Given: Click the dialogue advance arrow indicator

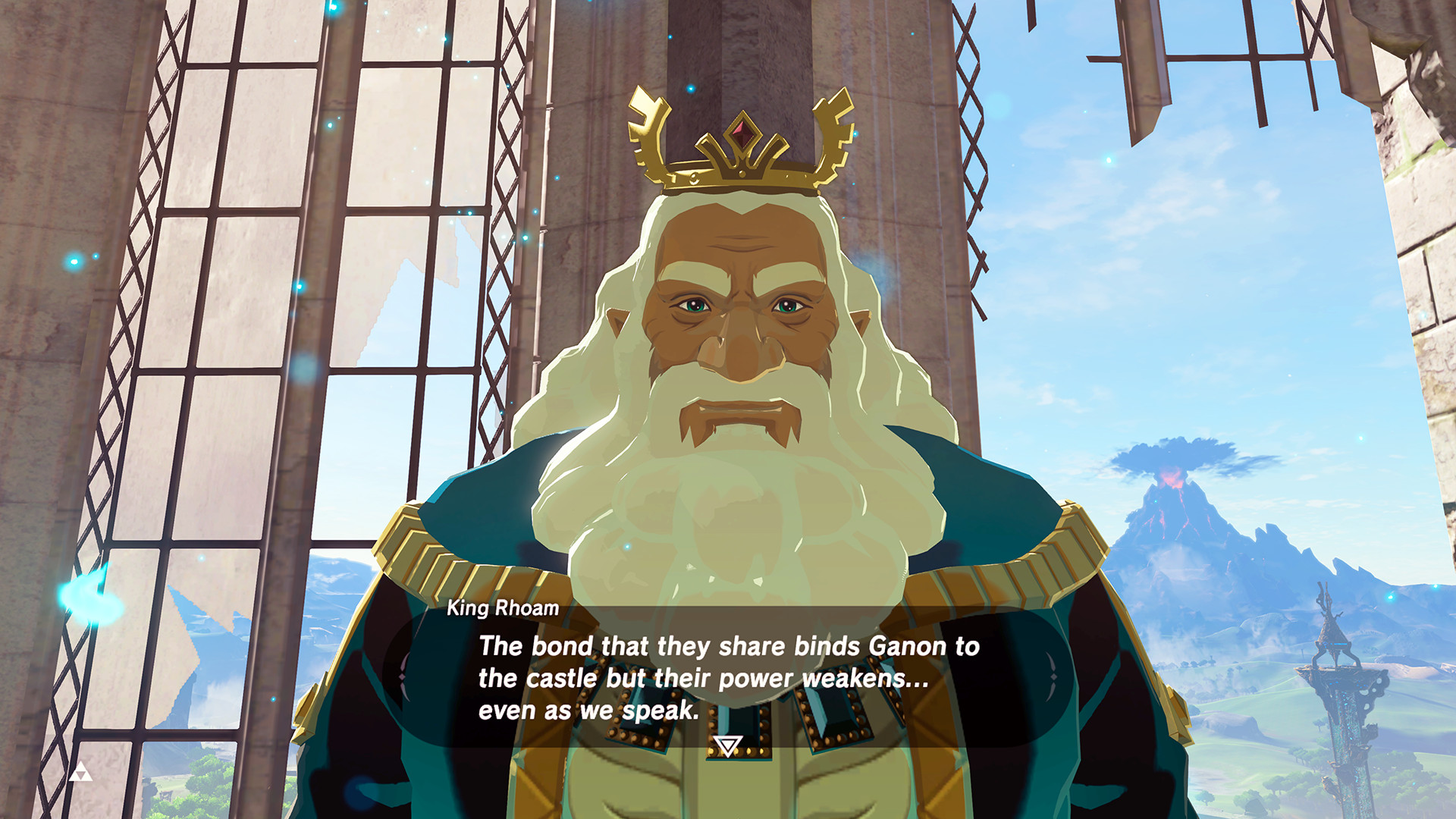Looking at the screenshot, I should (x=728, y=747).
